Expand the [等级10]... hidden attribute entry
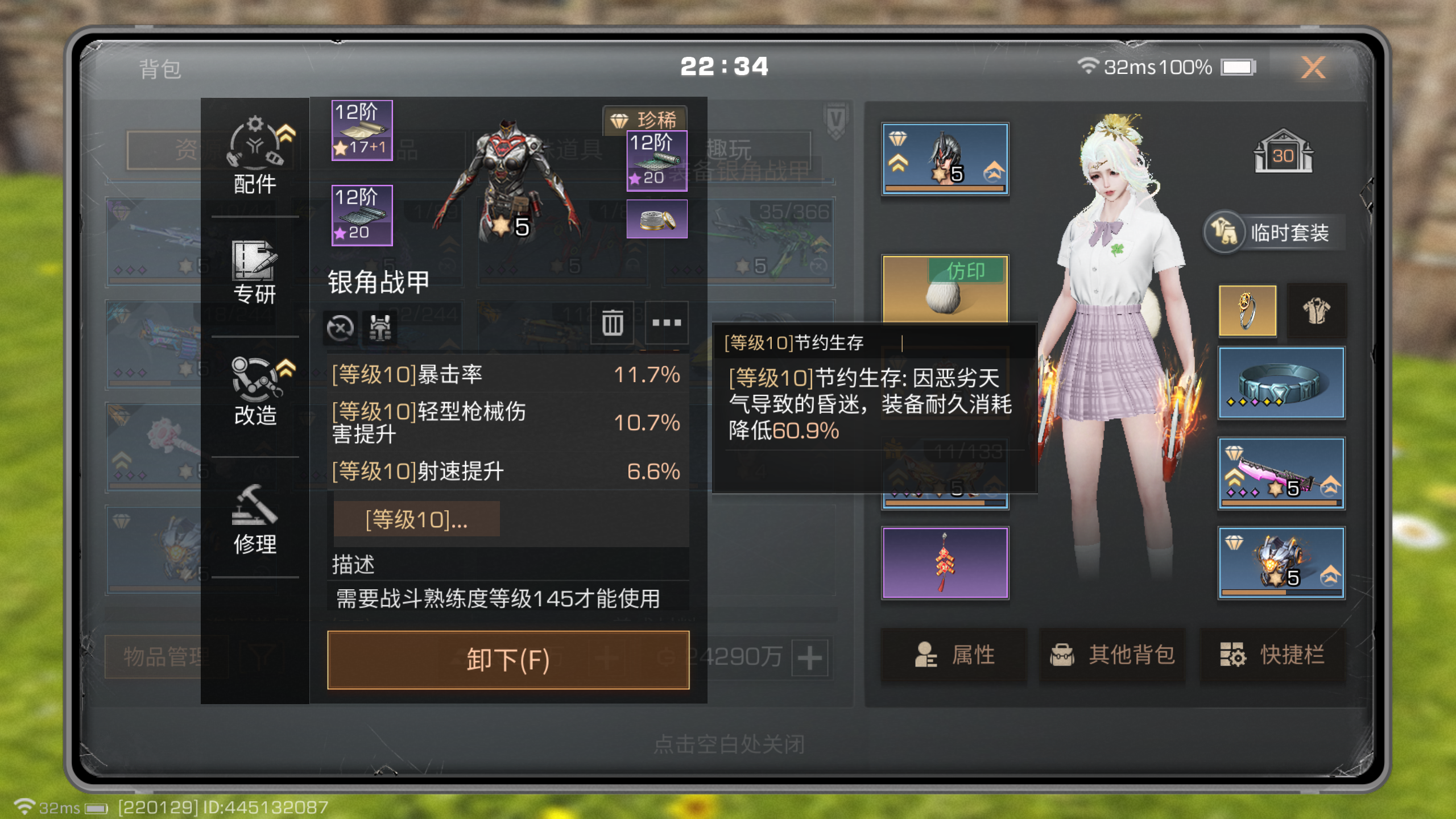This screenshot has height=819, width=1456. [418, 519]
